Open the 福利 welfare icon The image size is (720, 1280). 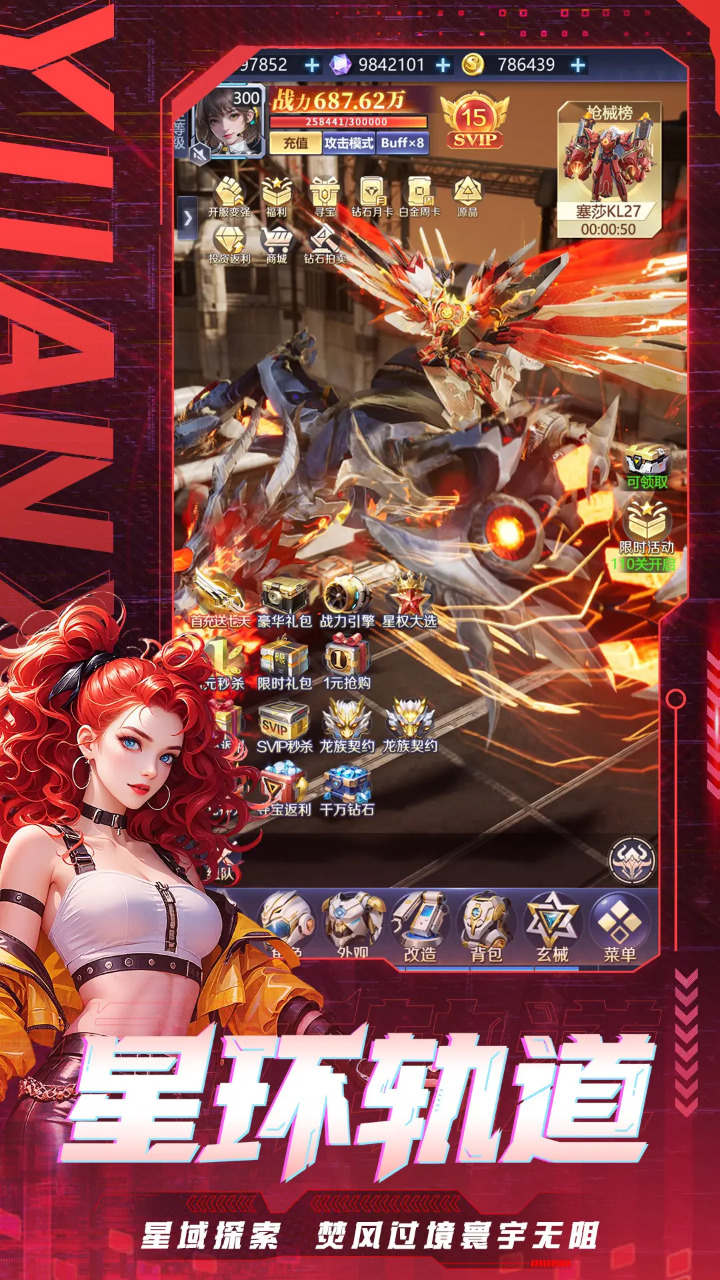point(276,195)
